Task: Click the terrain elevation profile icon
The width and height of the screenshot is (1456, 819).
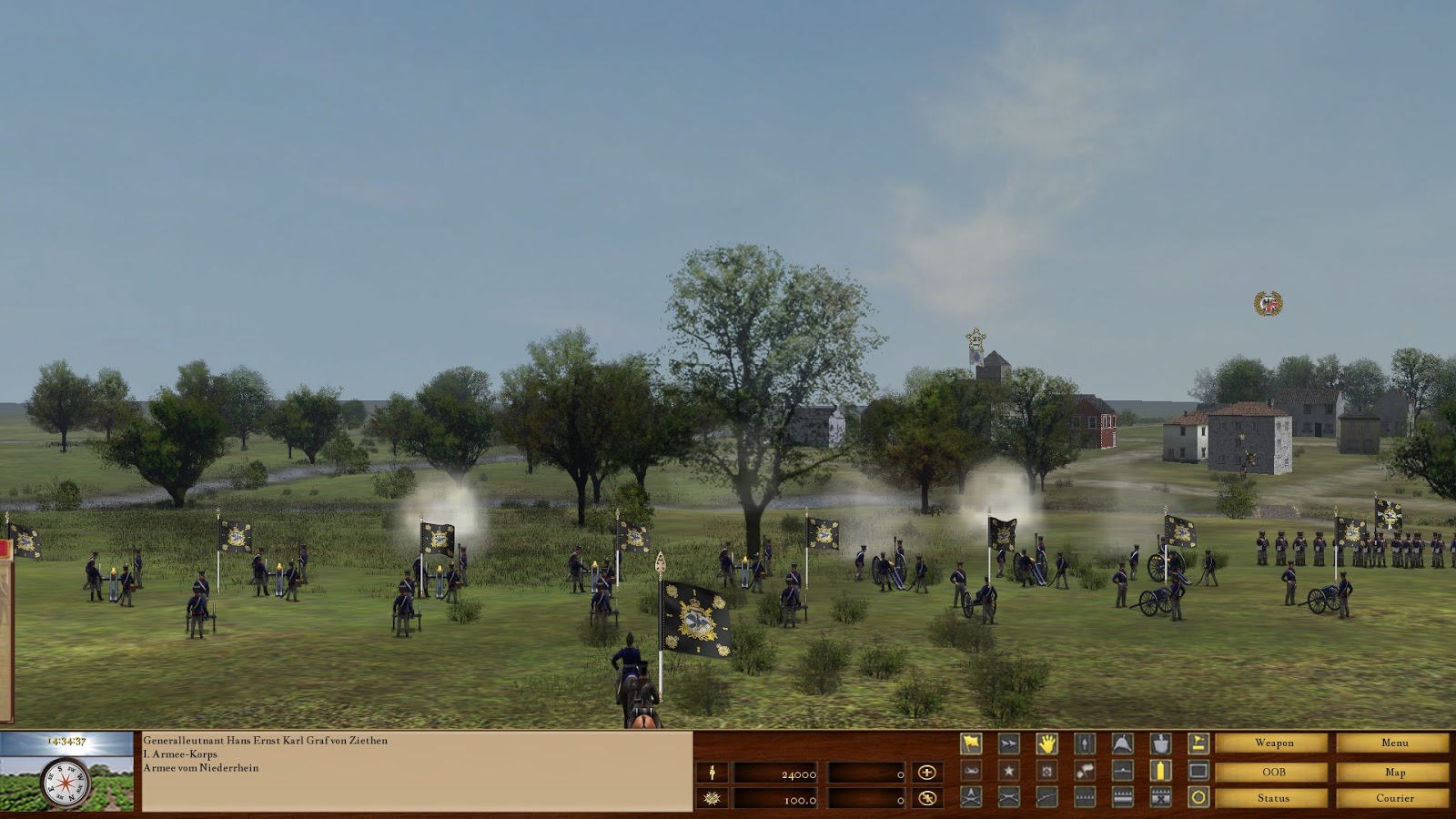Action: pyautogui.click(x=1122, y=771)
